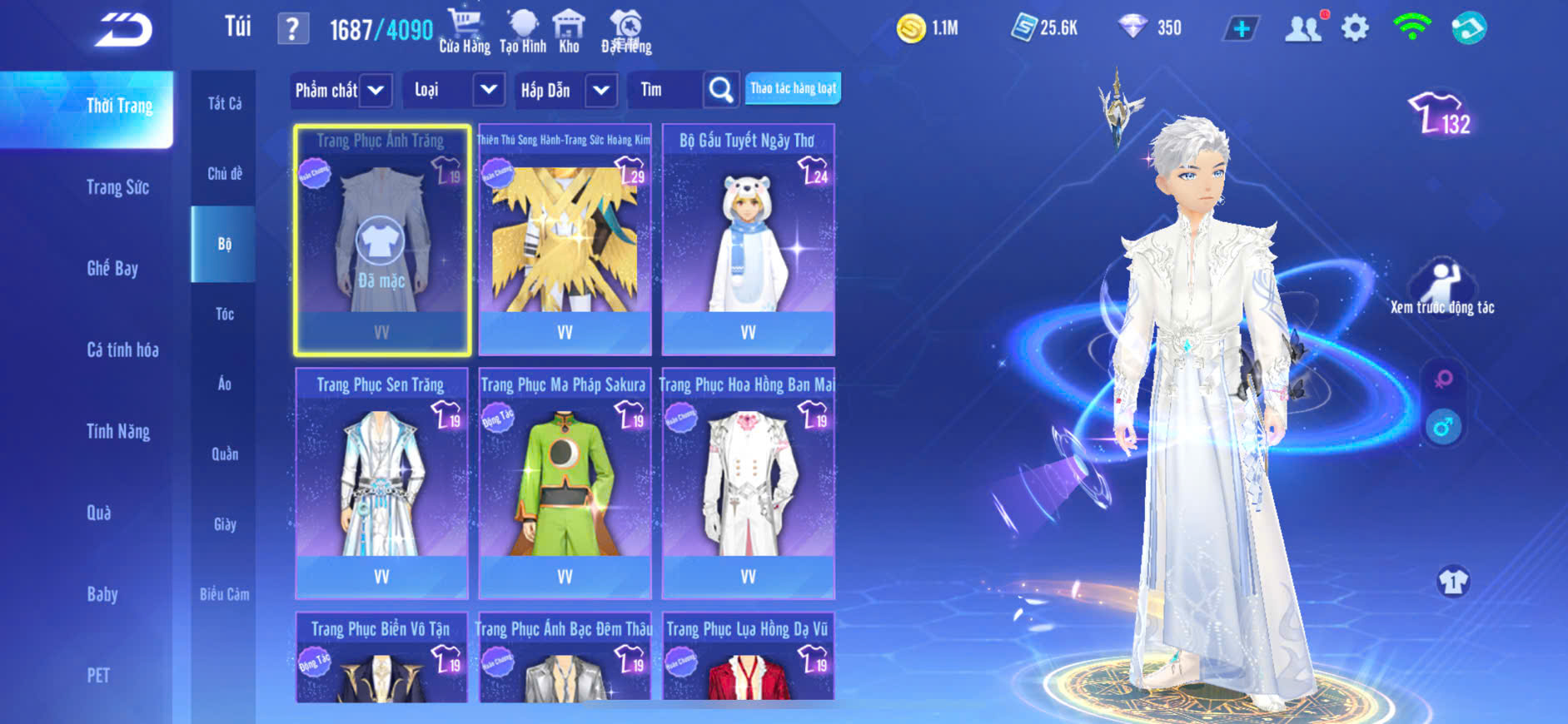
Task: Open the gear settings icon
Action: (x=1355, y=28)
